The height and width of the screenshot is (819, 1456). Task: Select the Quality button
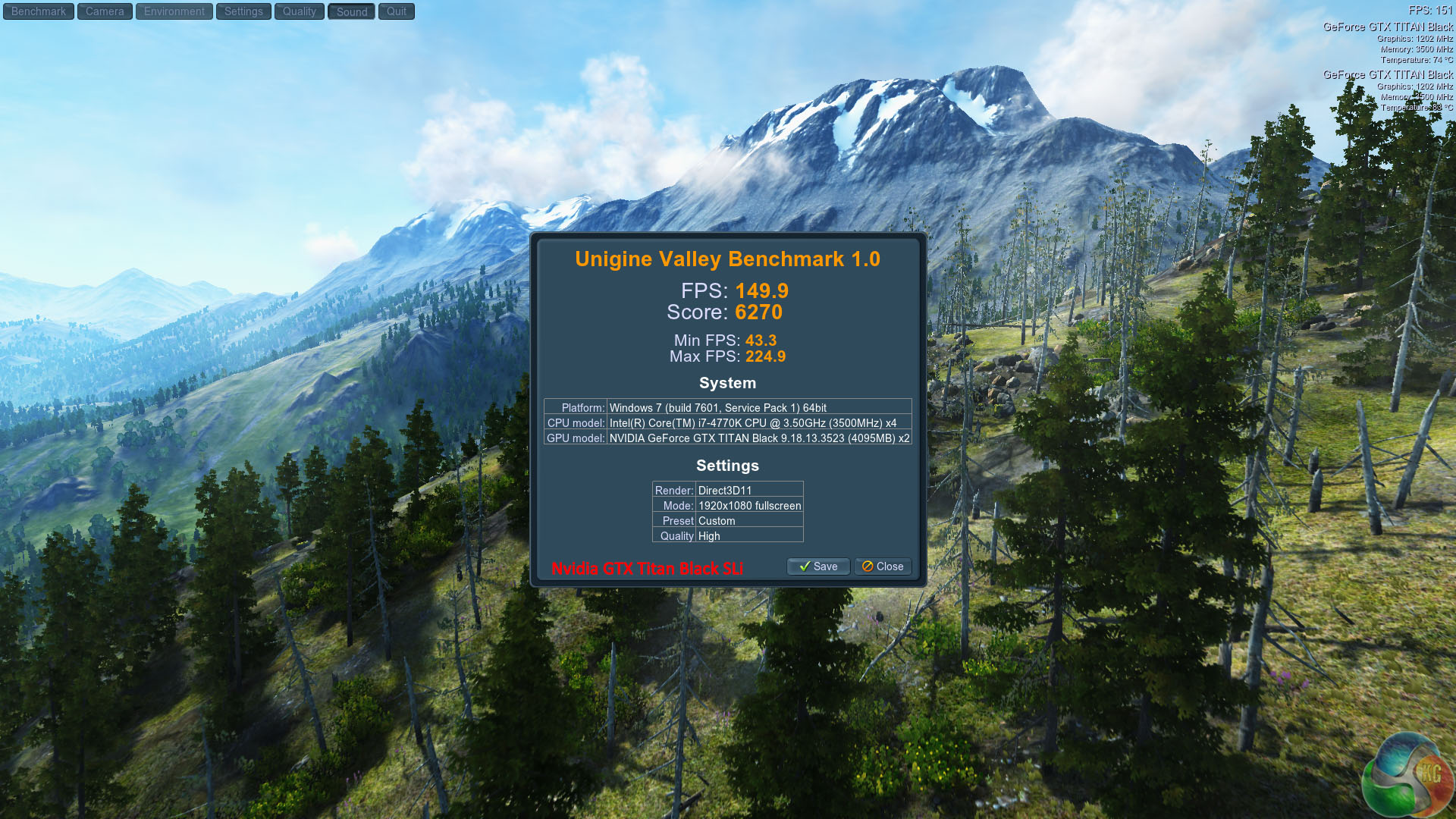(300, 11)
